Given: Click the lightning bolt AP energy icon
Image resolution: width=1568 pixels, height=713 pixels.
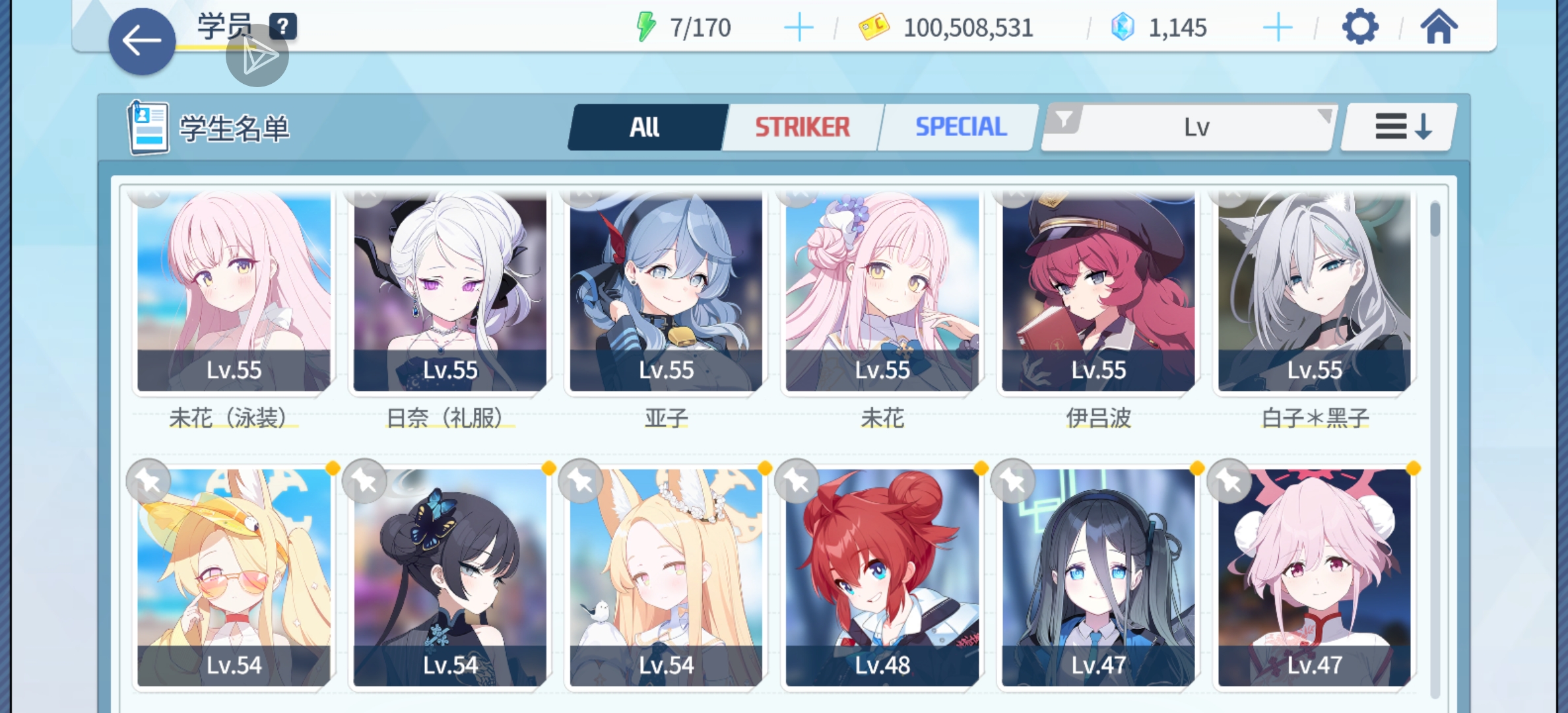Looking at the screenshot, I should (x=645, y=26).
